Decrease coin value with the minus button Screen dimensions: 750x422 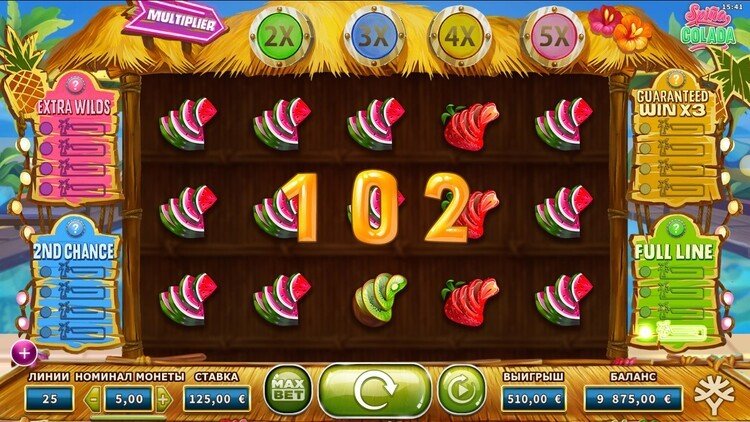[94, 399]
